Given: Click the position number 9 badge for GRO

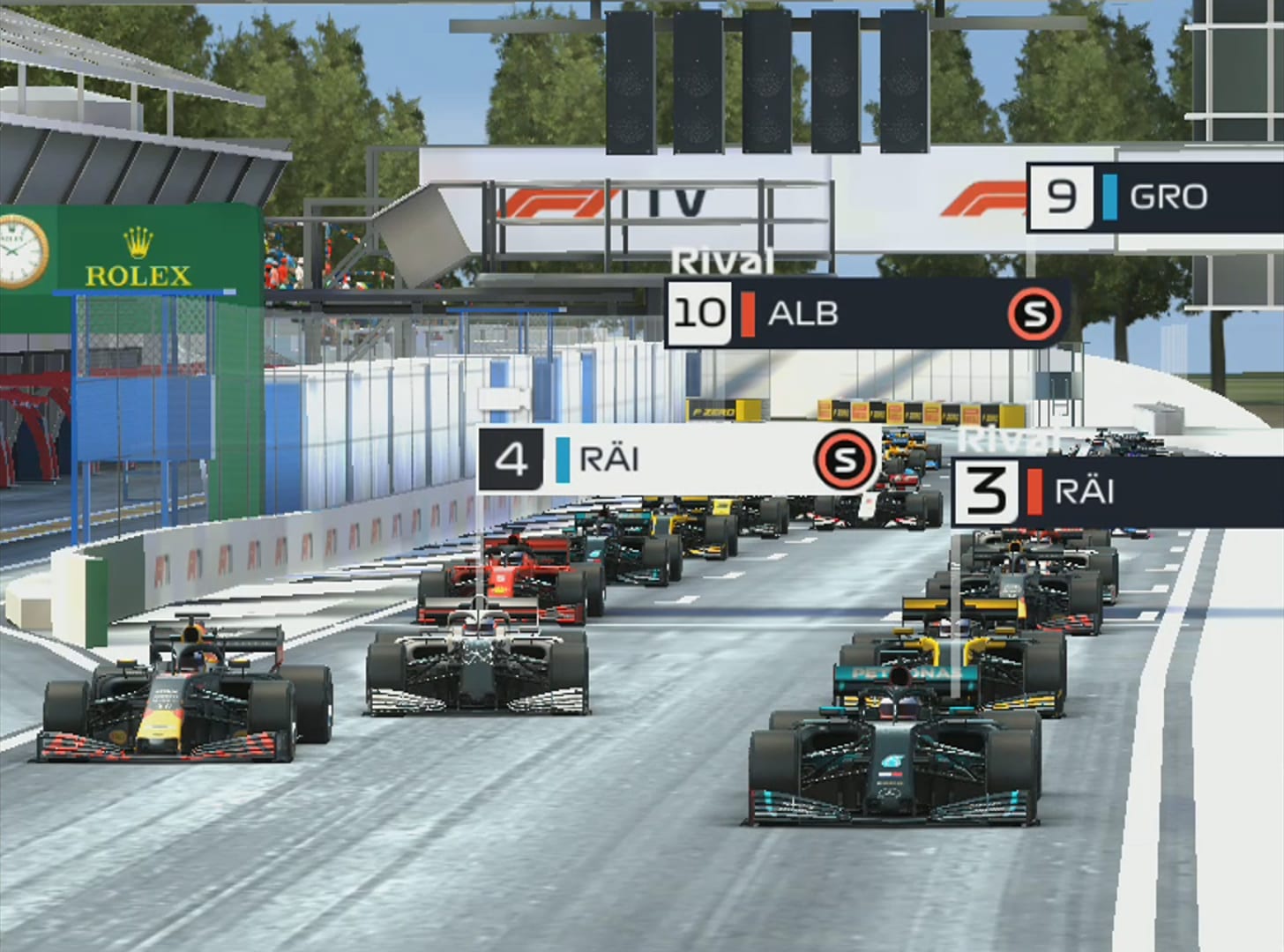Looking at the screenshot, I should tap(1062, 197).
